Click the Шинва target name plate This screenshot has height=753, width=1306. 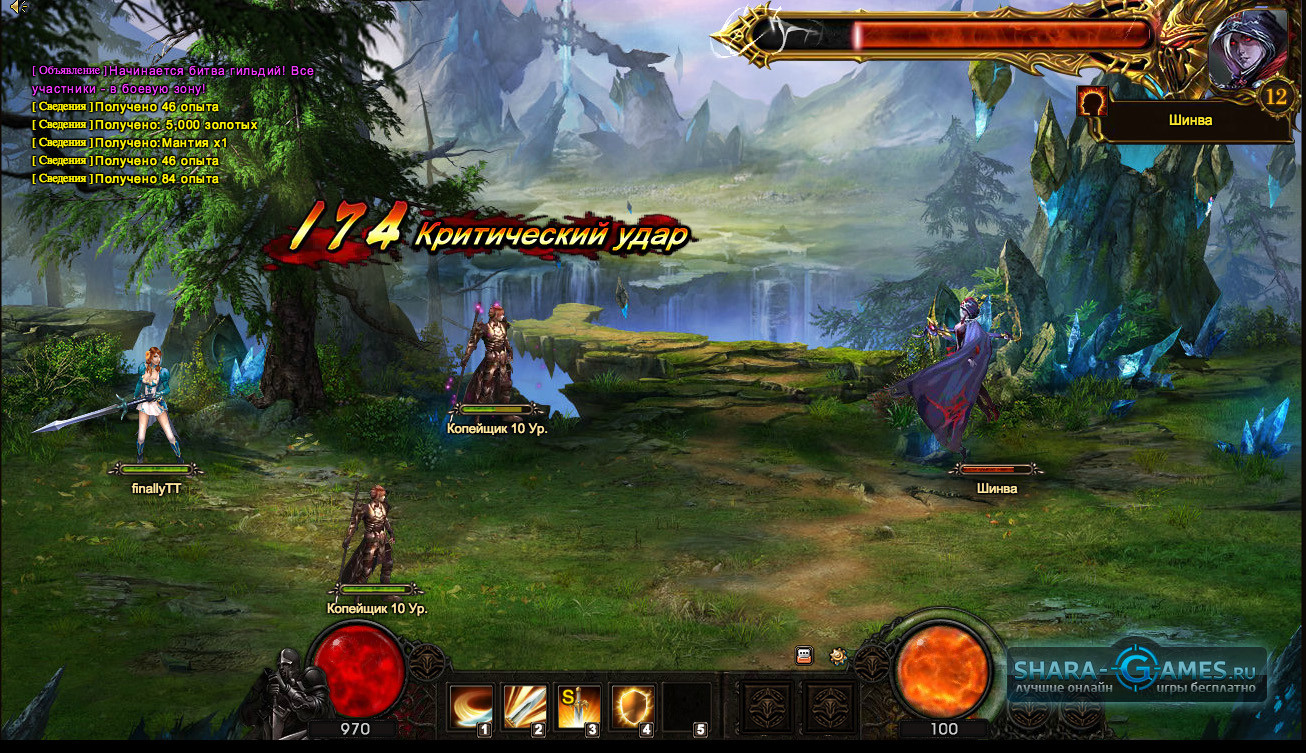(1190, 120)
